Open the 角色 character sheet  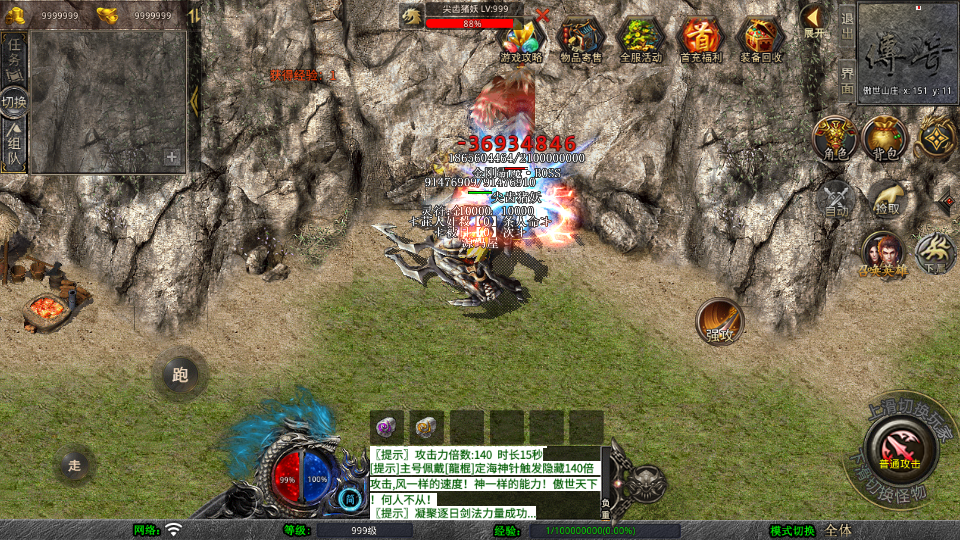(835, 138)
